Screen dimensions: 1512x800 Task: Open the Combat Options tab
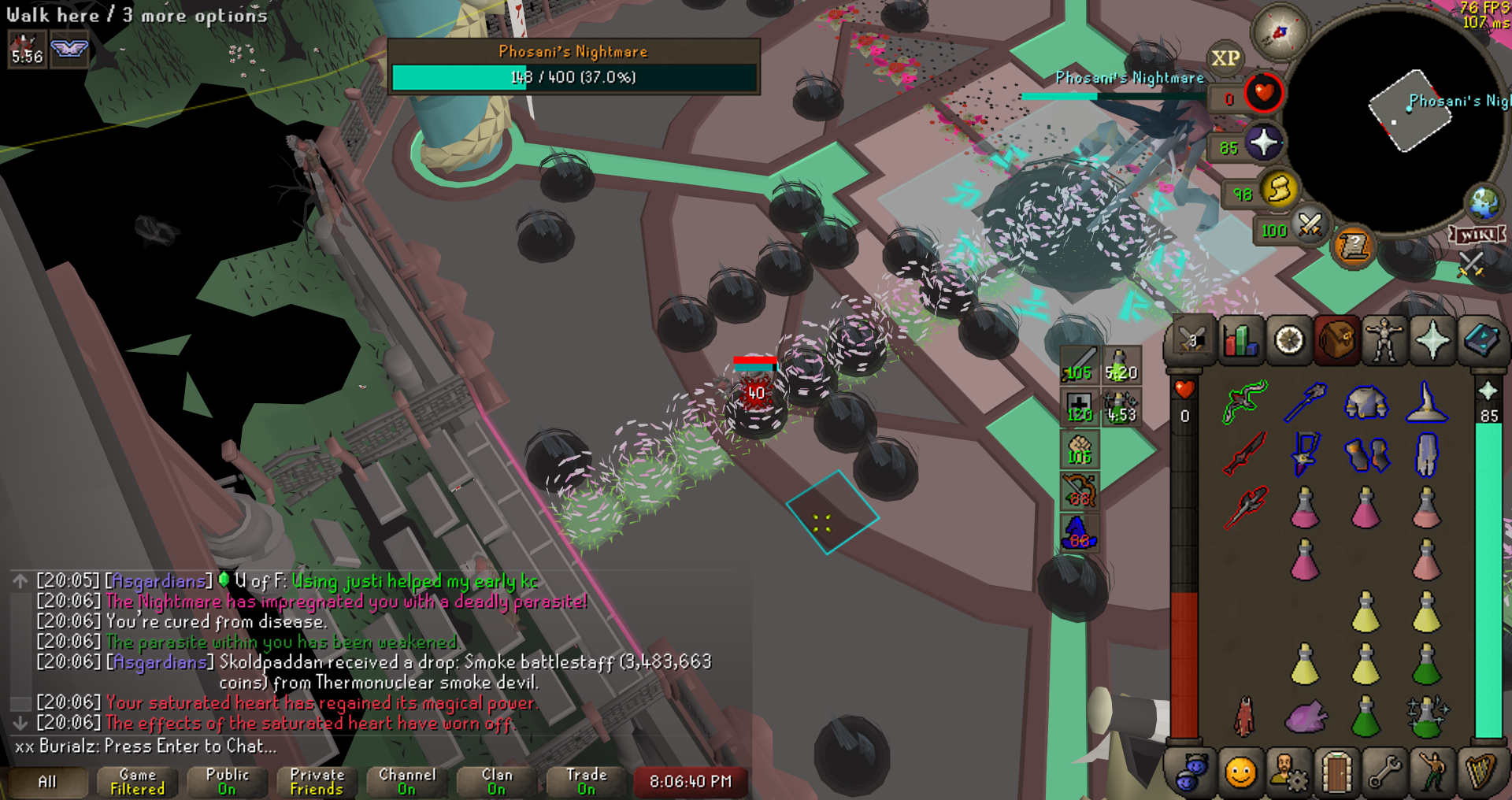point(1191,341)
